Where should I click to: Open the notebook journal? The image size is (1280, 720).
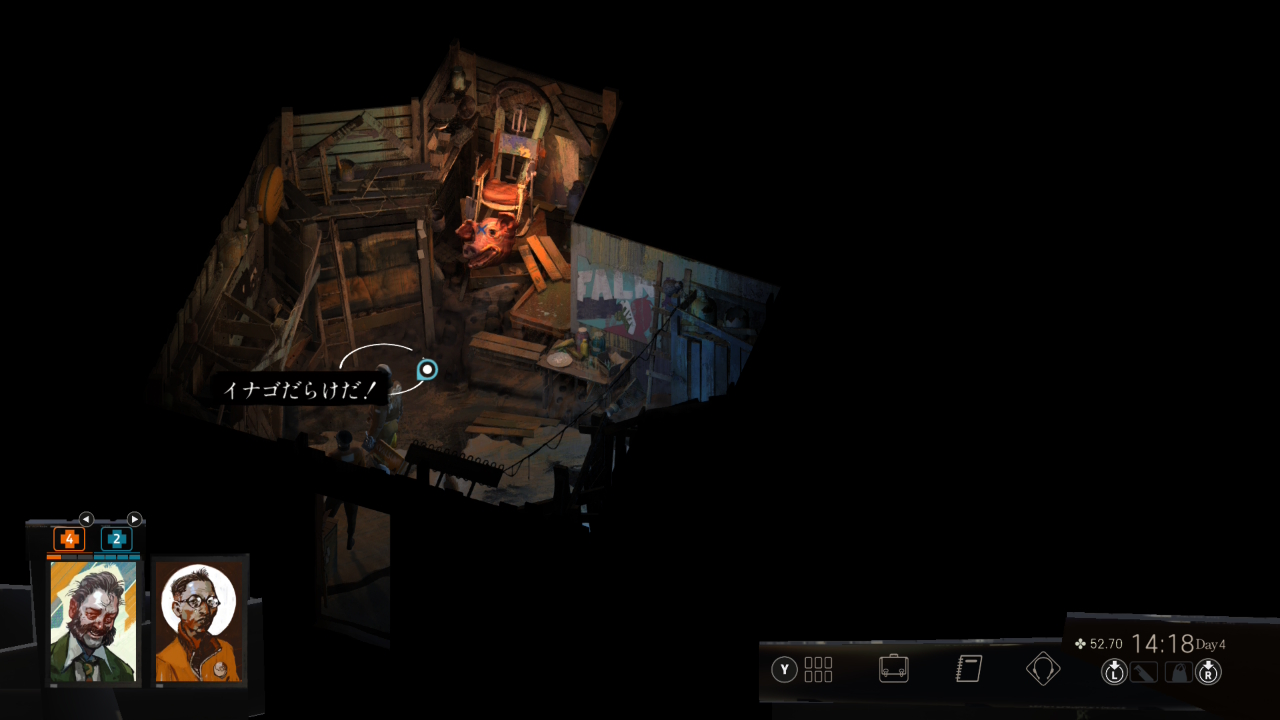pyautogui.click(x=968, y=669)
